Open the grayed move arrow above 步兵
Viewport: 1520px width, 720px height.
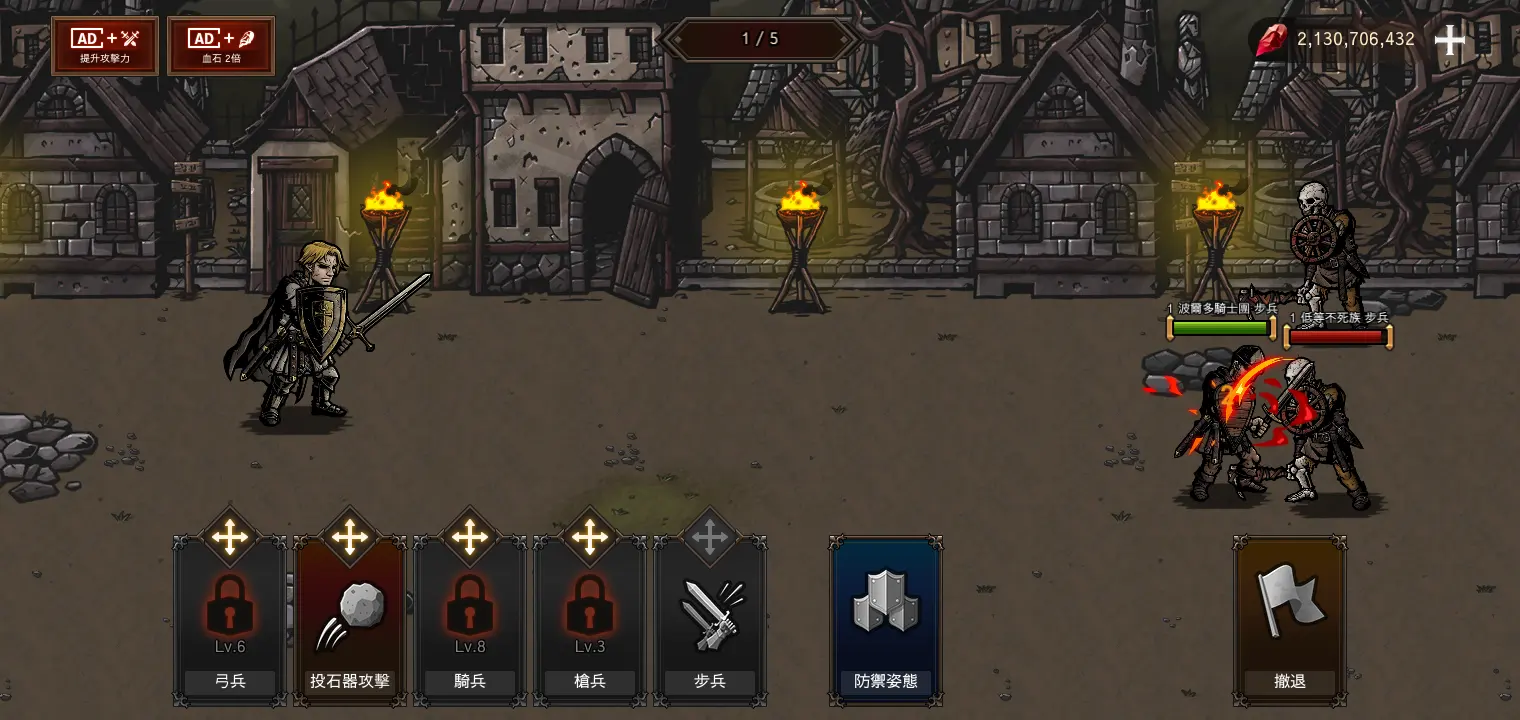(x=710, y=537)
